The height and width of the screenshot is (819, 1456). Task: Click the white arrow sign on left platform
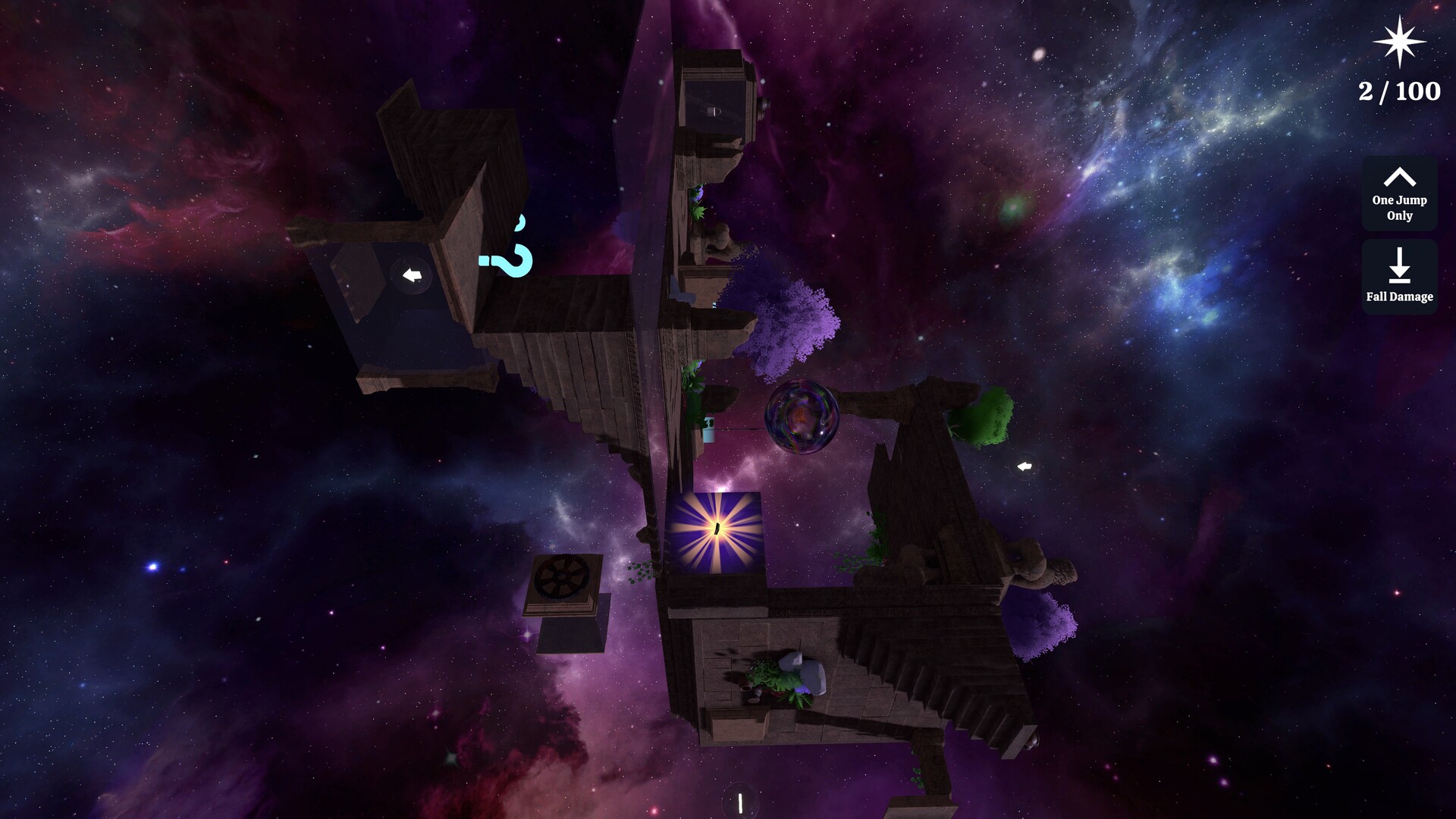[410, 276]
